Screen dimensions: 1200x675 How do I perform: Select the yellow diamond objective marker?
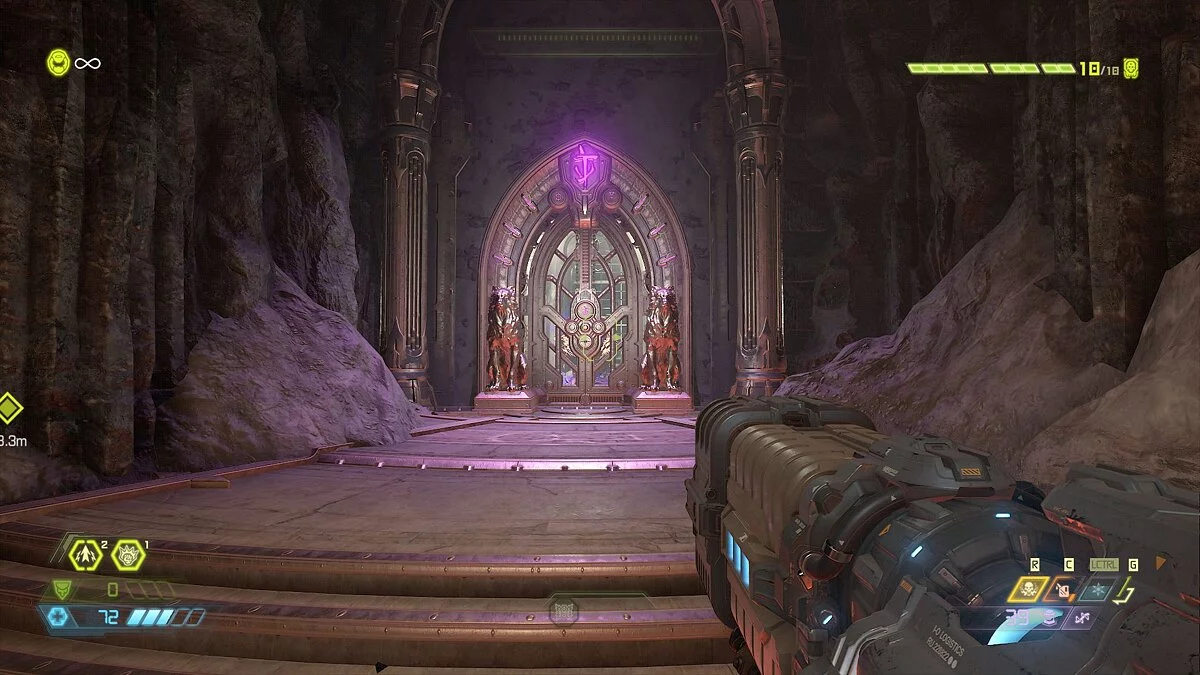click(x=8, y=408)
